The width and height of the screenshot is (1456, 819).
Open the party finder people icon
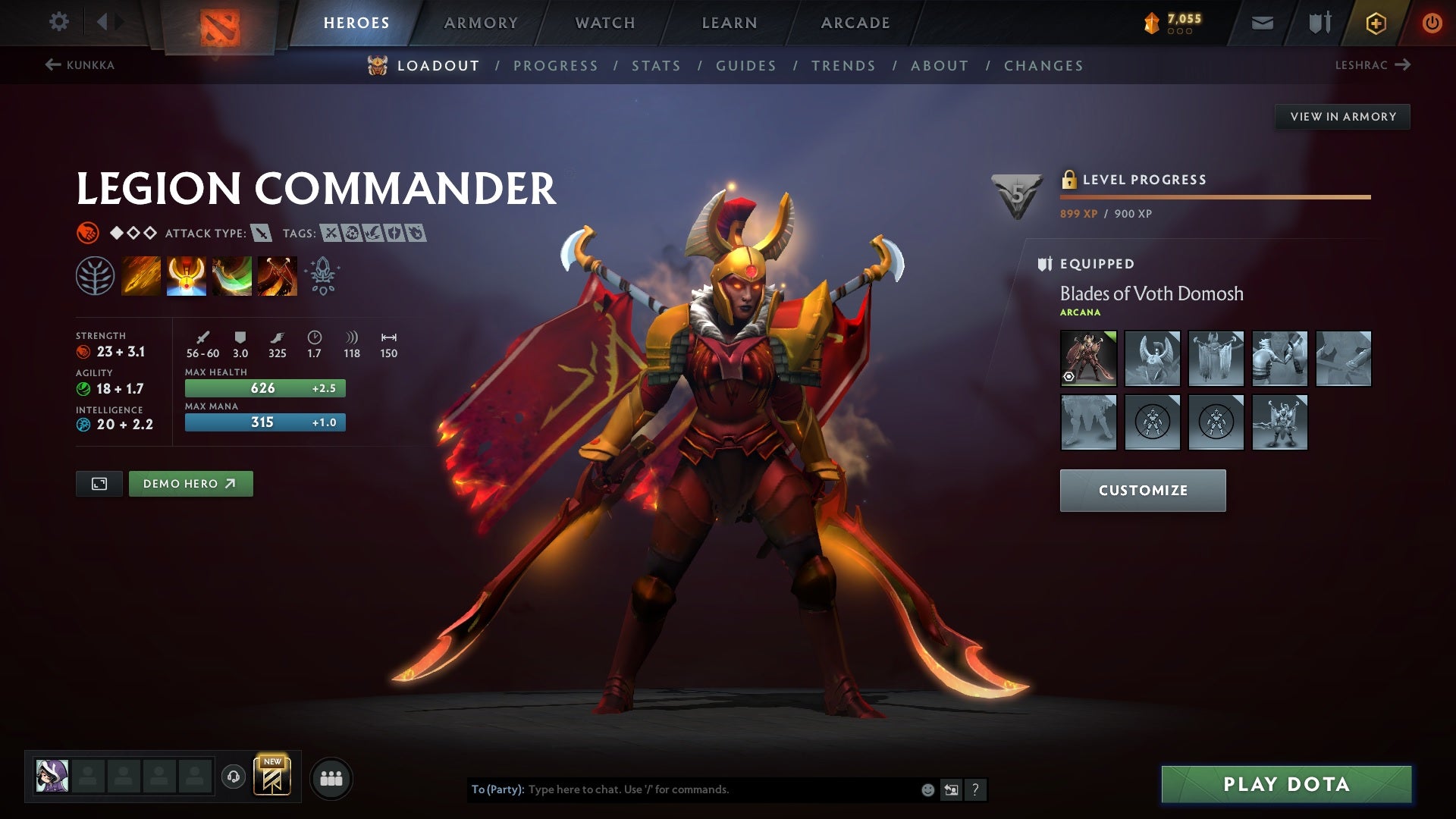click(x=331, y=777)
